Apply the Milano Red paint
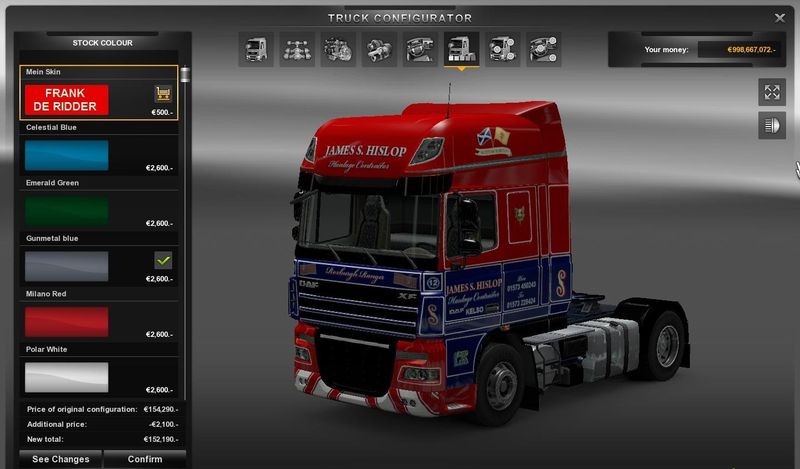Screen dimensions: 800x469 pyautogui.click(x=66, y=321)
